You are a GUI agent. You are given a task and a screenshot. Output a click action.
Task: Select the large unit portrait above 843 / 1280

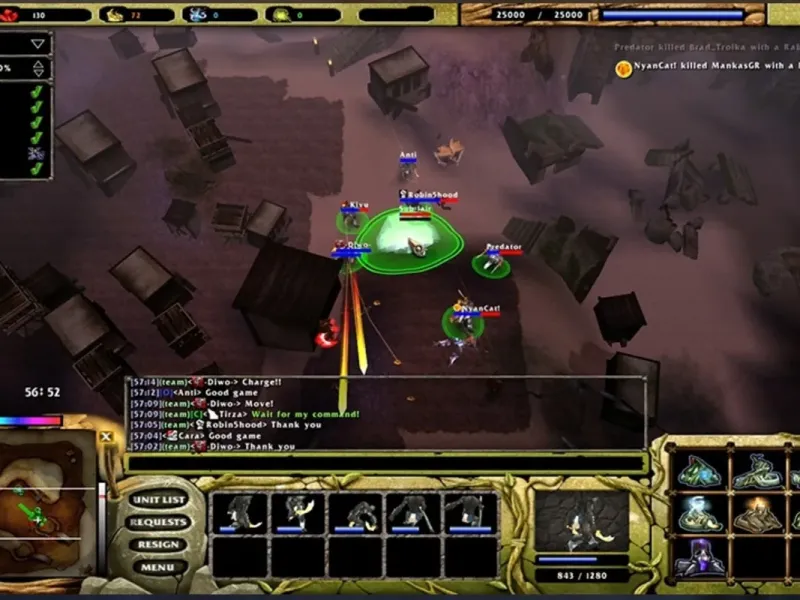pyautogui.click(x=581, y=522)
